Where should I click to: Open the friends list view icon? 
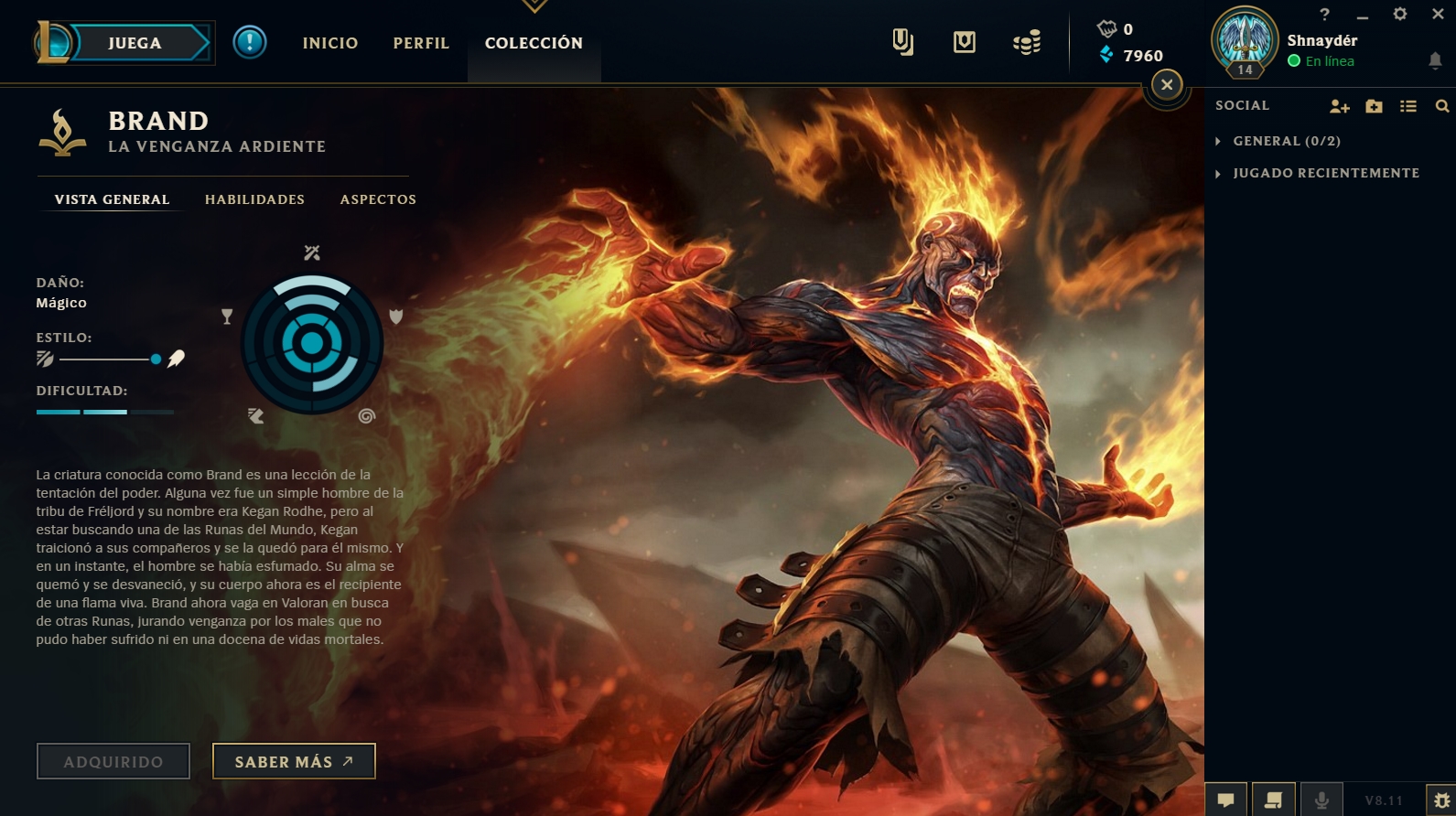pyautogui.click(x=1408, y=106)
